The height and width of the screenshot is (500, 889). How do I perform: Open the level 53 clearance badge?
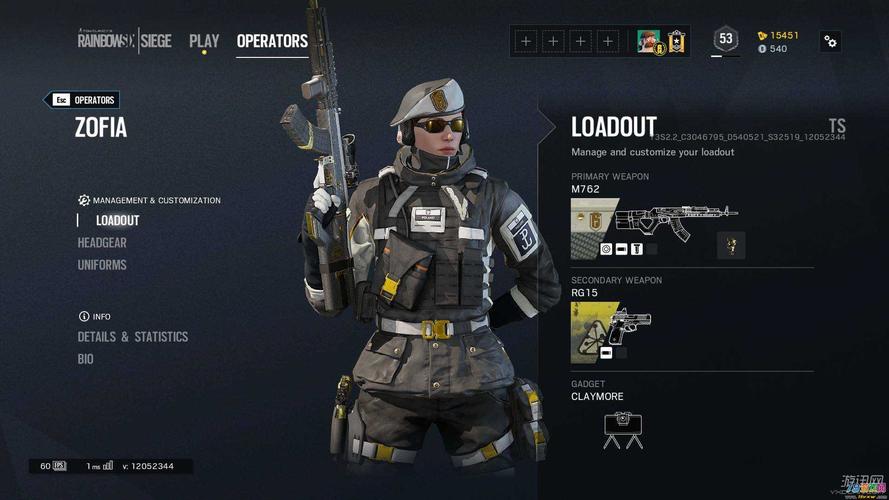coord(726,40)
